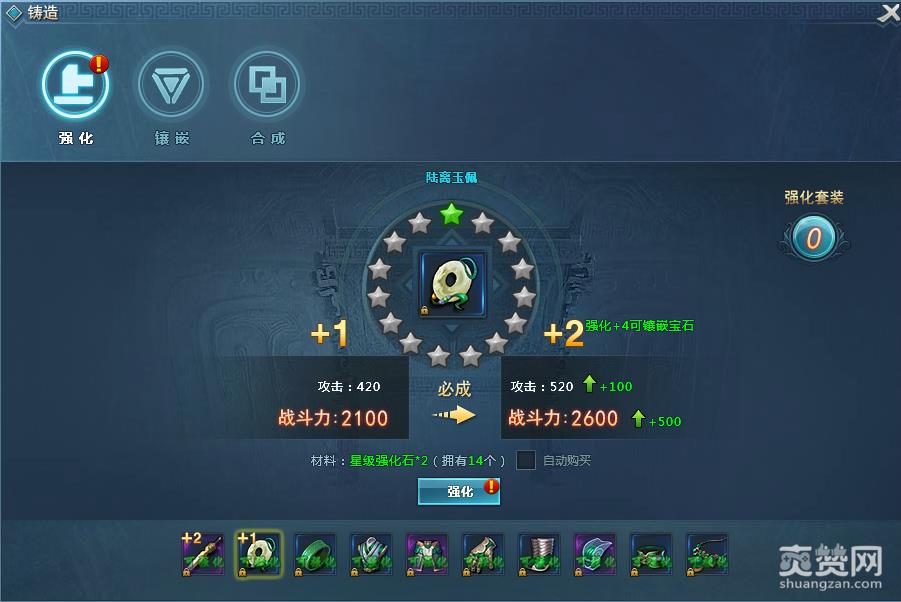The height and width of the screenshot is (602, 901).
Task: Select the shoulder guard equipment slot
Action: (595, 554)
